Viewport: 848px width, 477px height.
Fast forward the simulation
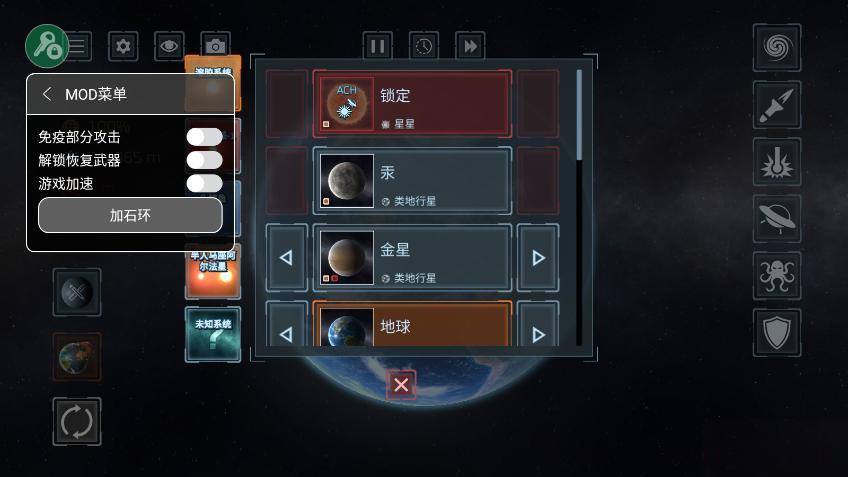pos(470,46)
